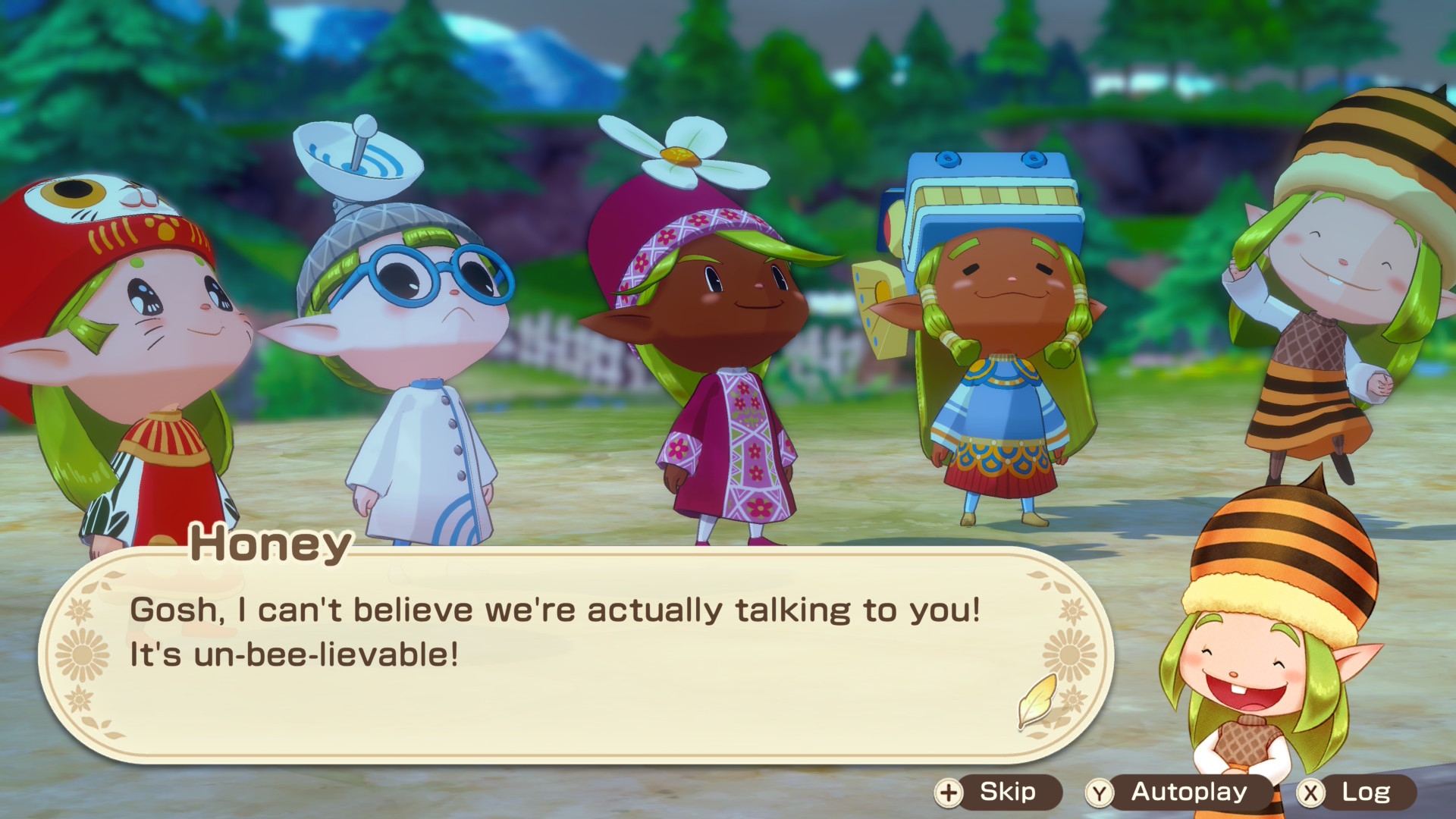The width and height of the screenshot is (1456, 819).
Task: Open the dialogue Log
Action: (1356, 792)
